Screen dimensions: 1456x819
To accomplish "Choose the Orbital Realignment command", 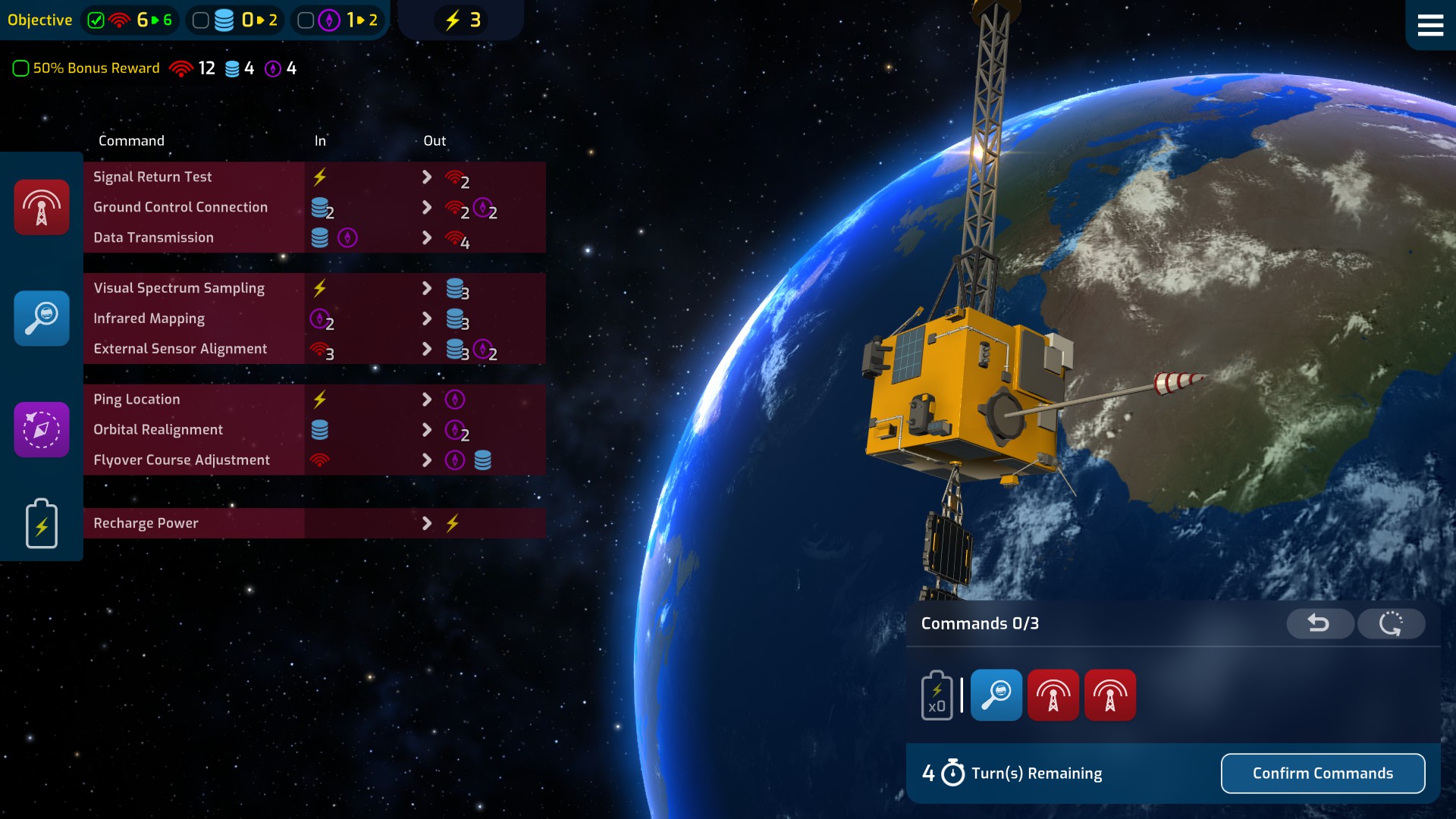I will [x=158, y=430].
